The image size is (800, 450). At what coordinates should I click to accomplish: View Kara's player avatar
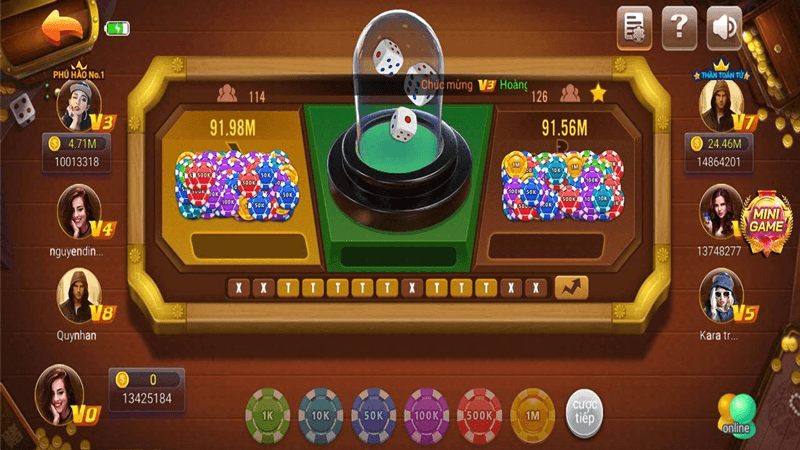720,295
